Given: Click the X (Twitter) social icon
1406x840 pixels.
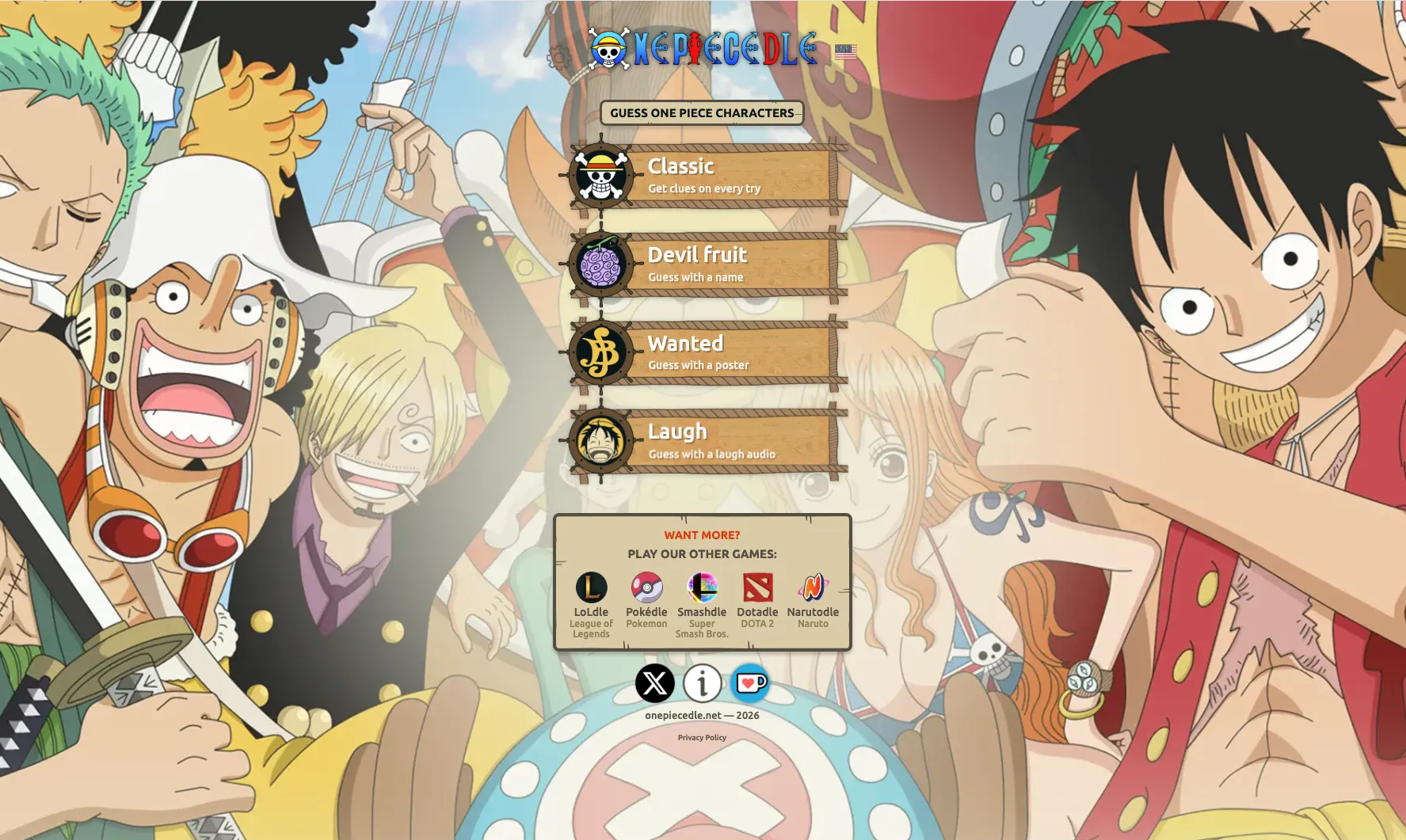Looking at the screenshot, I should coord(653,682).
